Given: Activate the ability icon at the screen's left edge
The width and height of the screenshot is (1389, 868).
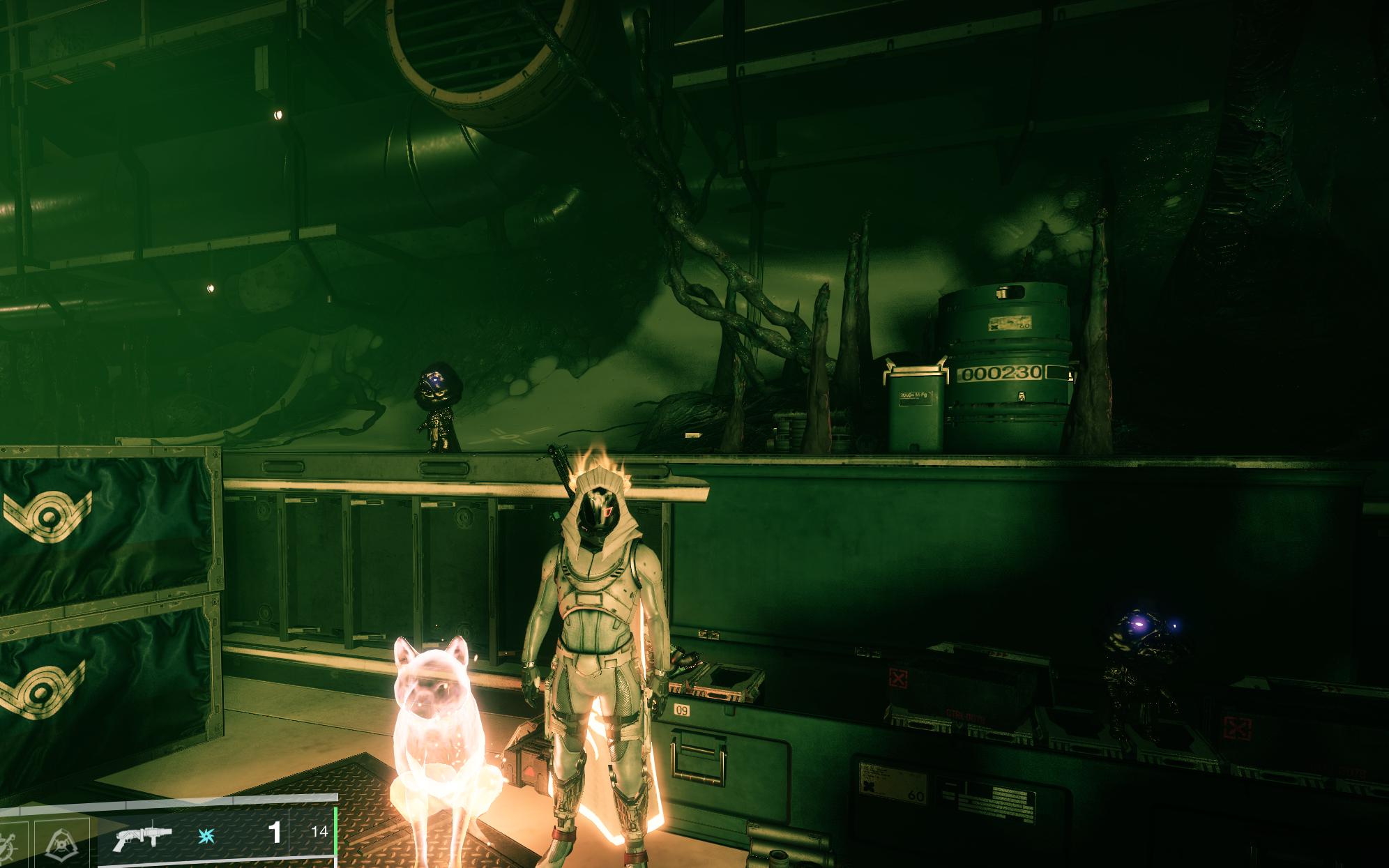Looking at the screenshot, I should click(x=8, y=845).
